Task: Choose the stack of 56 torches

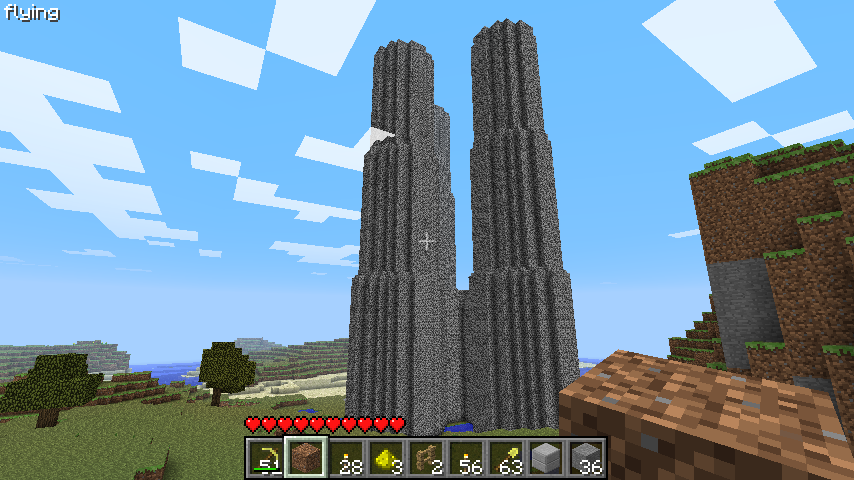Action: click(466, 459)
